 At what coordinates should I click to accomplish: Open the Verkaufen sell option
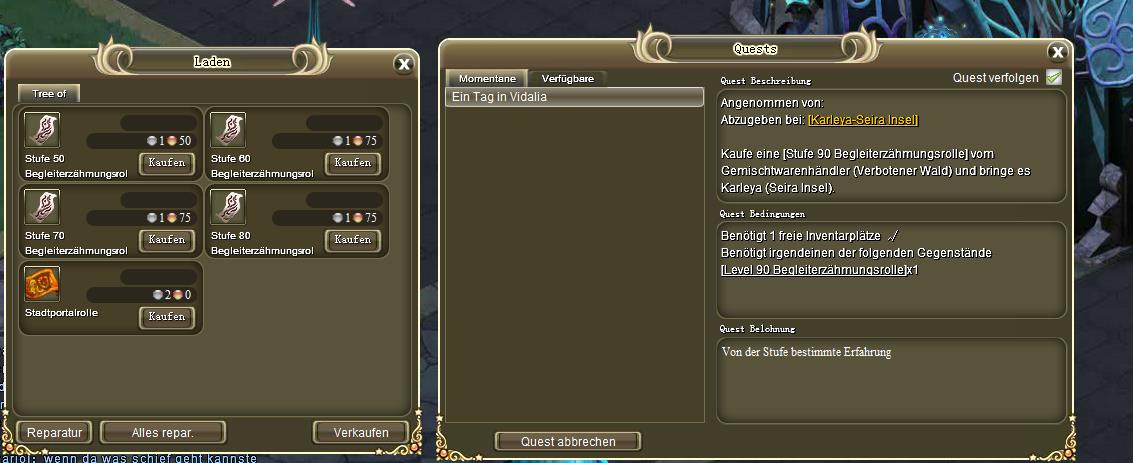coord(360,432)
